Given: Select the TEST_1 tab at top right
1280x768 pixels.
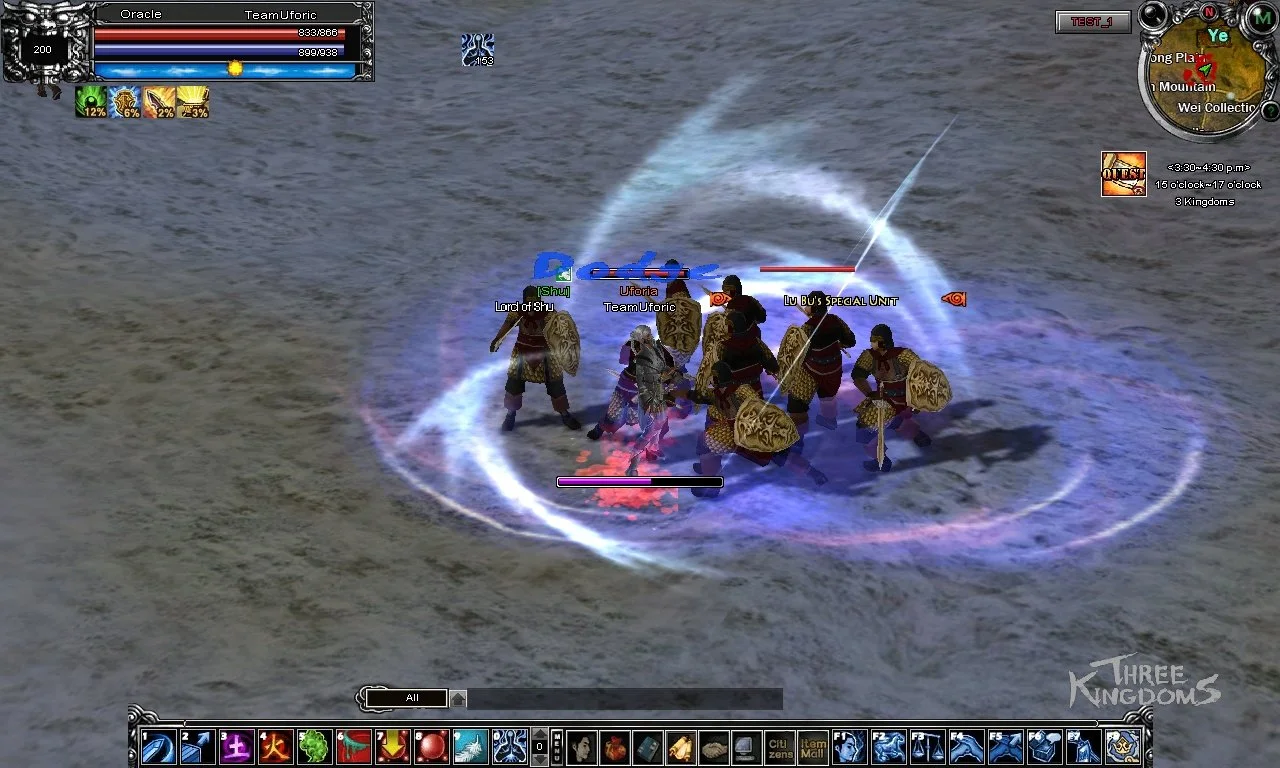Looking at the screenshot, I should (x=1092, y=23).
